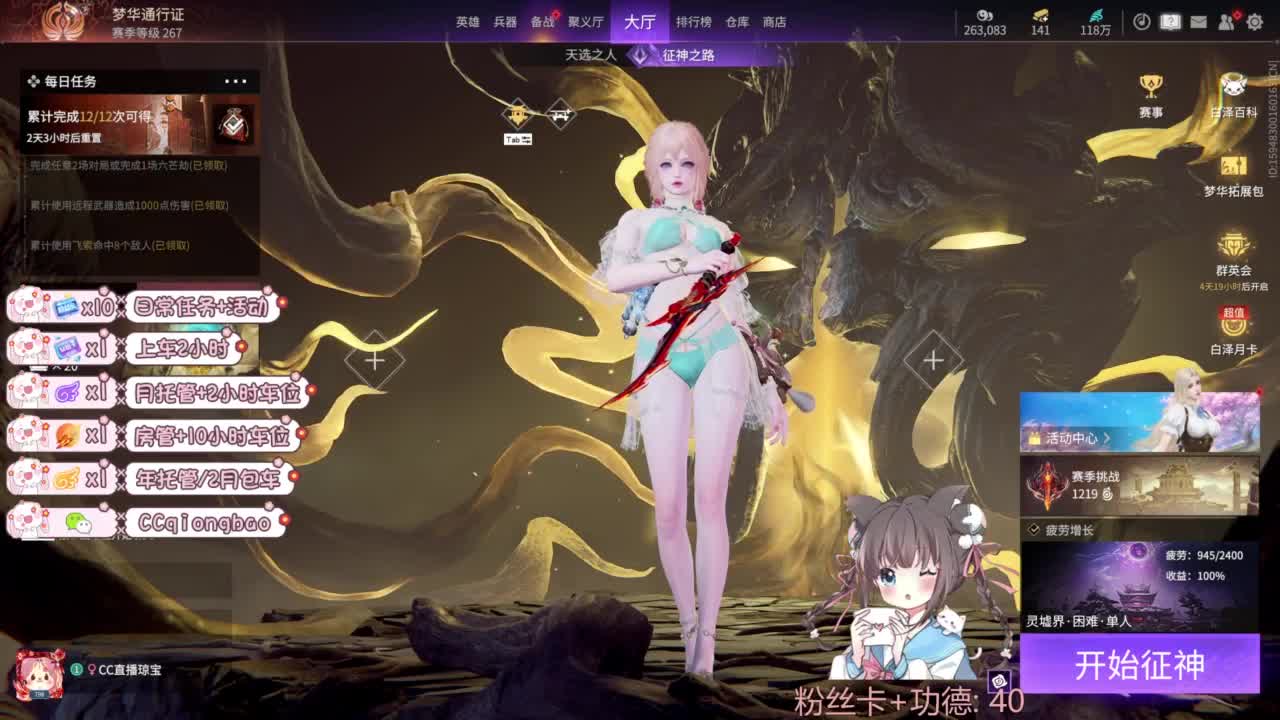The height and width of the screenshot is (720, 1280).
Task: Open the 白泽百科 cat icon
Action: pos(1232,88)
